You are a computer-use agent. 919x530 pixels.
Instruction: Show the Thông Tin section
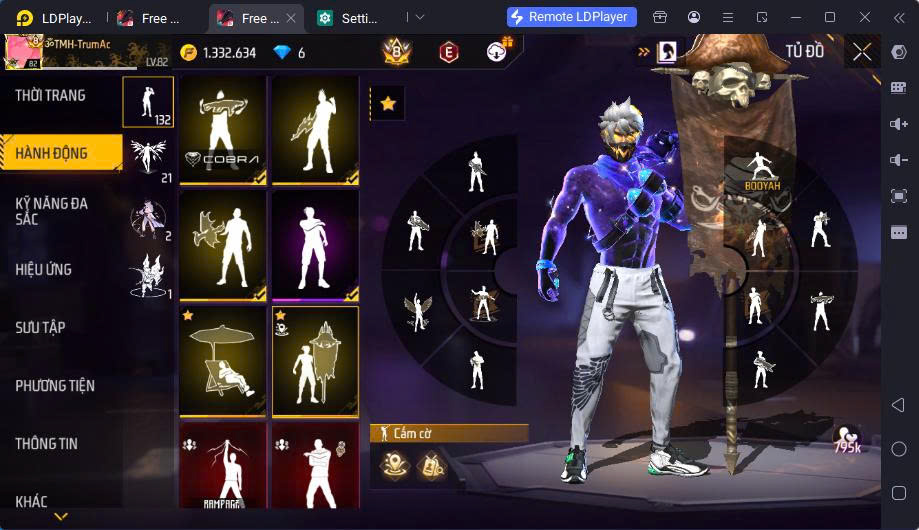(46, 443)
